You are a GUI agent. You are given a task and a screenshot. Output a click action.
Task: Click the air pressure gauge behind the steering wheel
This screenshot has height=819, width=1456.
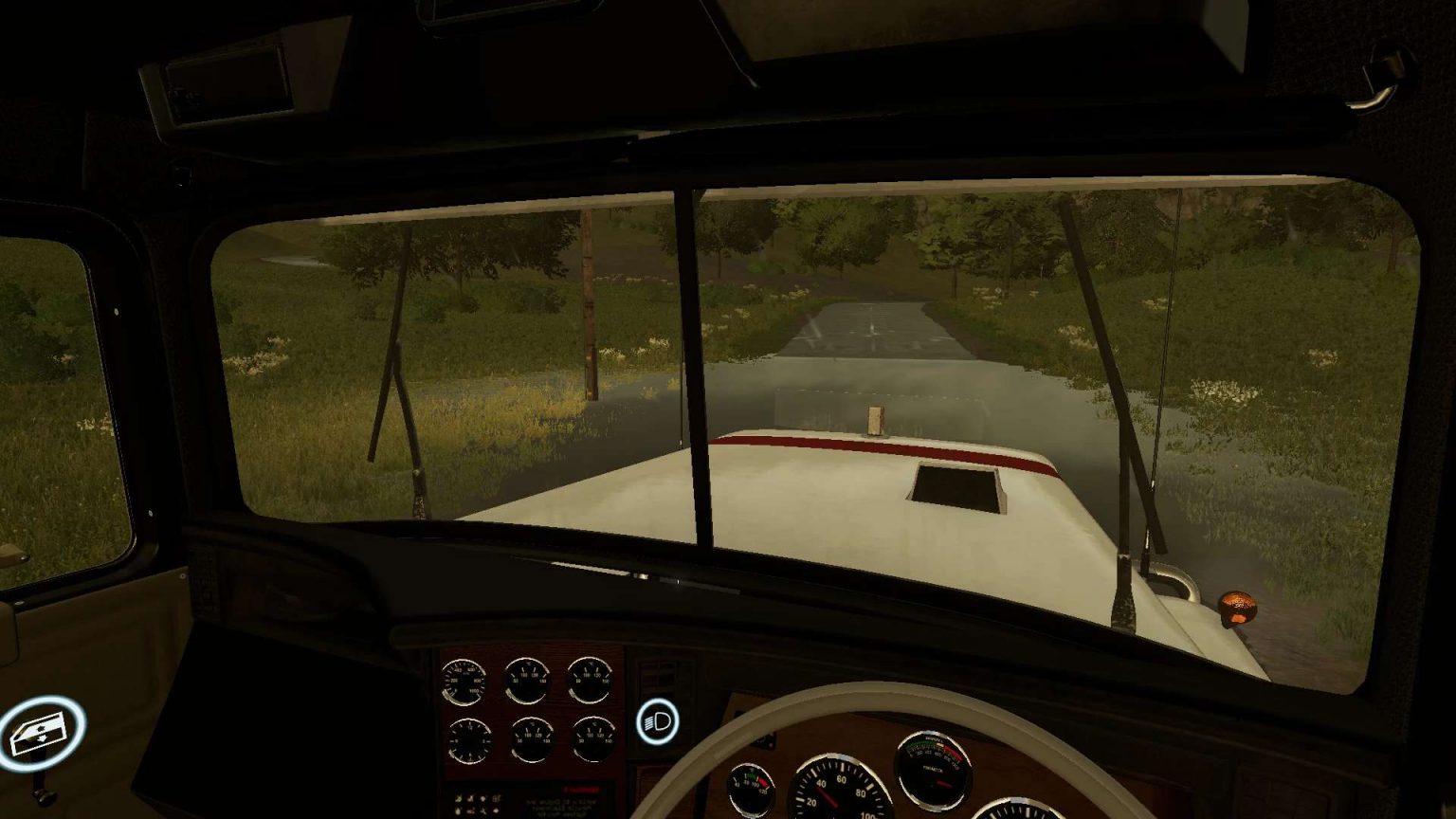(935, 769)
